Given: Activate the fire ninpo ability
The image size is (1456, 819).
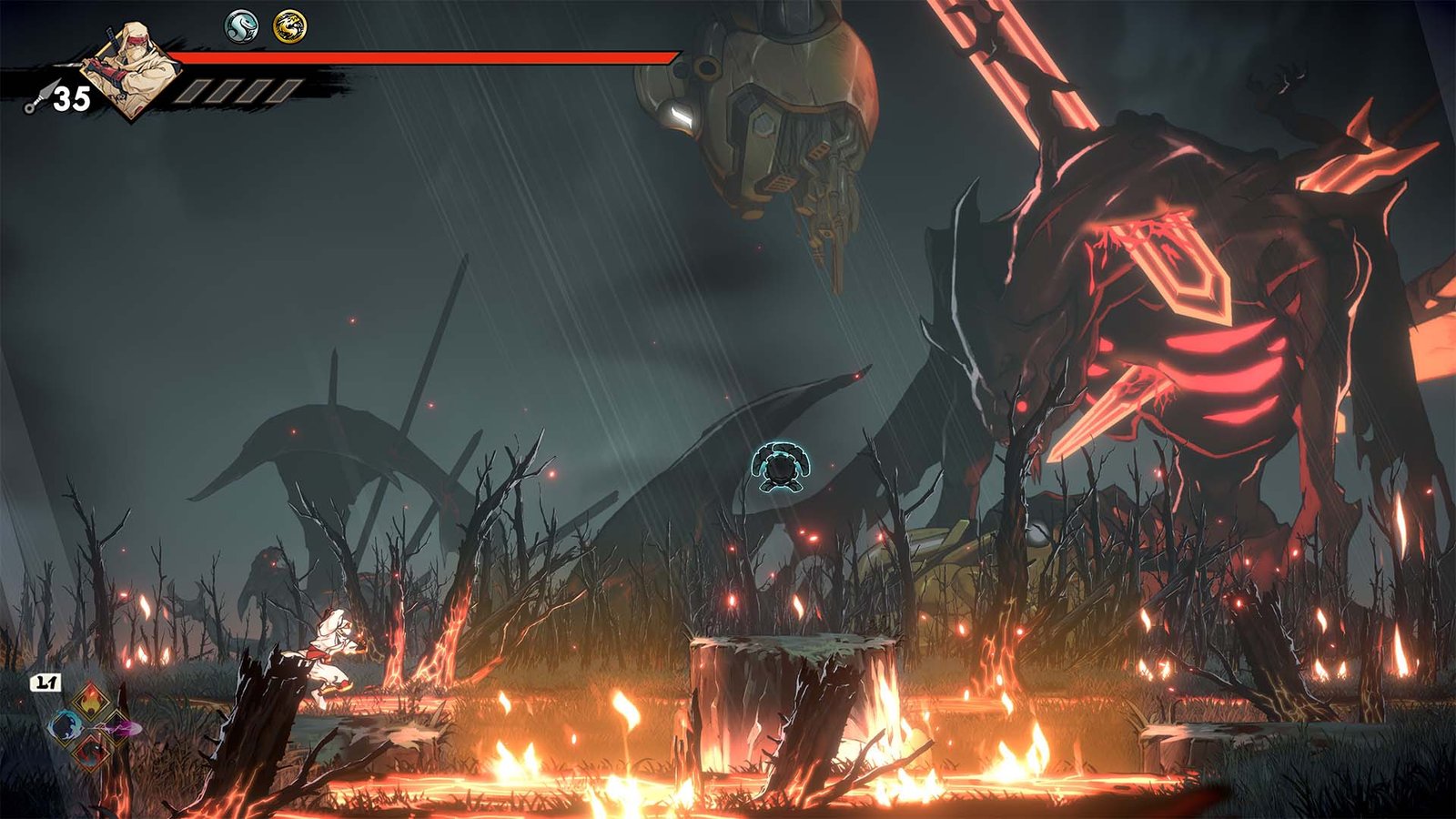Looking at the screenshot, I should [91, 702].
